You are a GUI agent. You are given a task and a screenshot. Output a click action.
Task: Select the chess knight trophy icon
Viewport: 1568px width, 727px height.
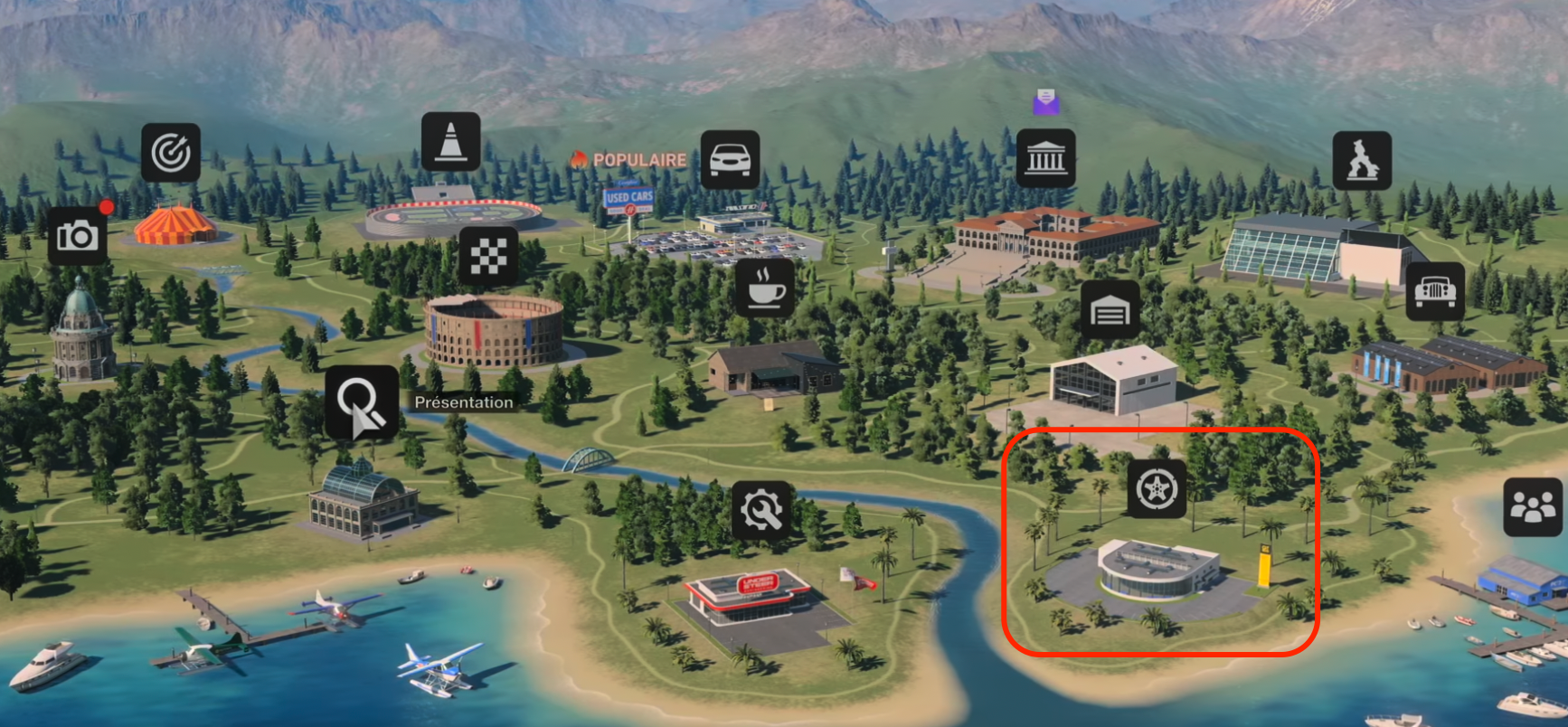point(1362,160)
